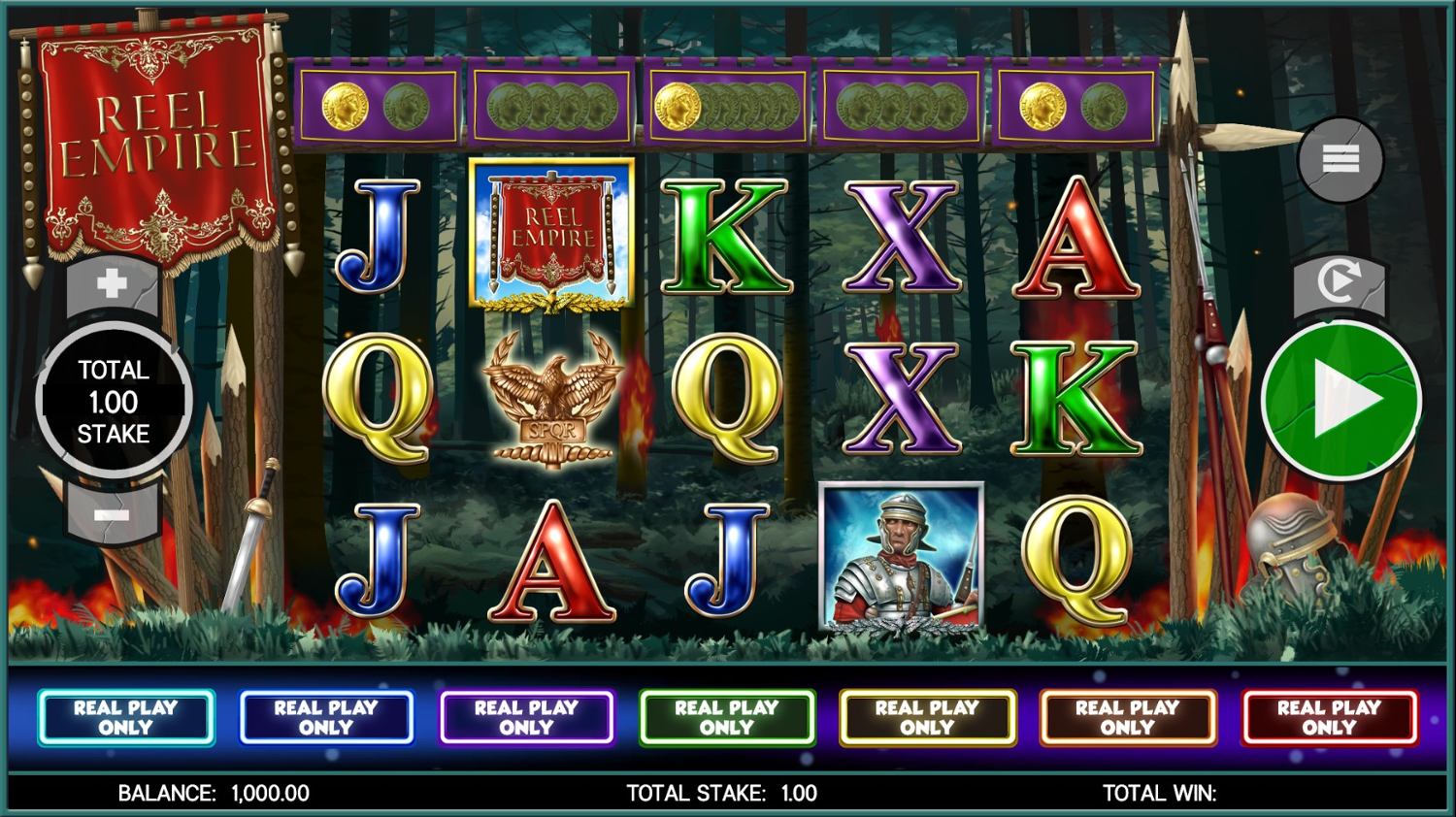Click the cyan Real Play Only button
This screenshot has width=1456, height=817.
(x=126, y=718)
